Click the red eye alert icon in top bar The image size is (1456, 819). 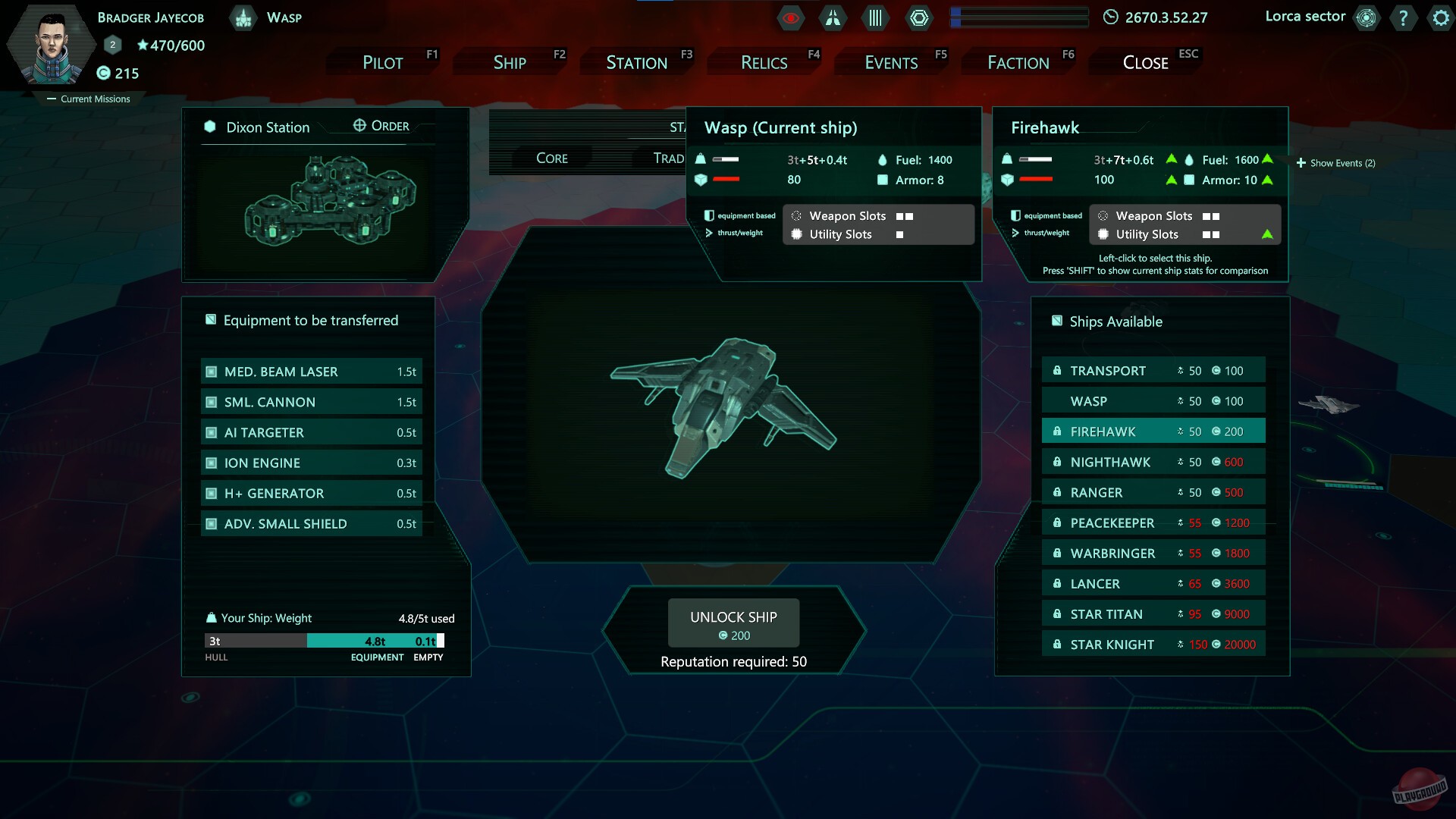pyautogui.click(x=790, y=17)
